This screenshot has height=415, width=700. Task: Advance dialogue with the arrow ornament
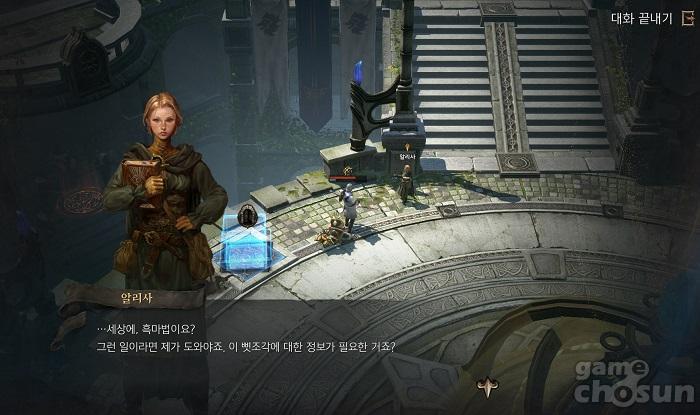click(490, 387)
